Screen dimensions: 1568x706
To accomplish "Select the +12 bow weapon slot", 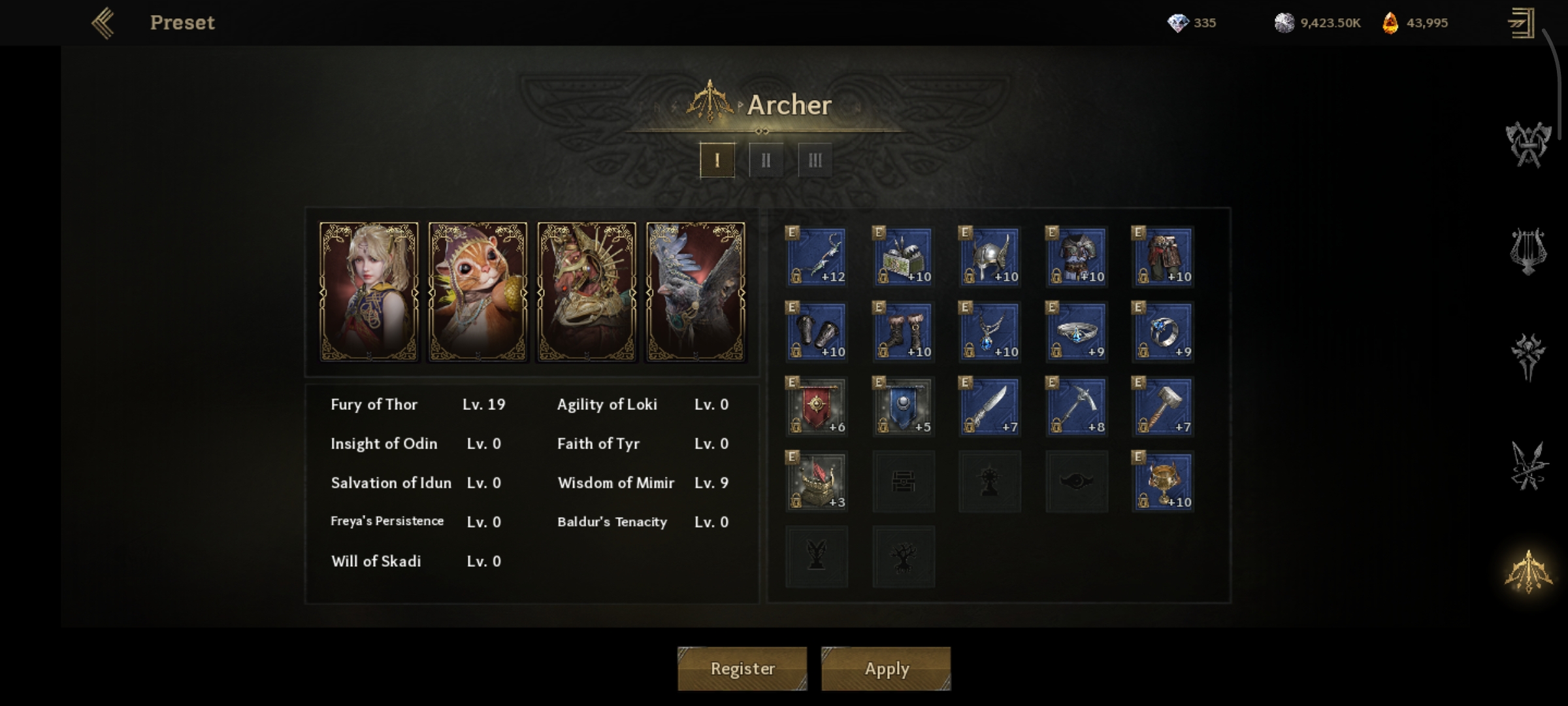I will tap(817, 256).
